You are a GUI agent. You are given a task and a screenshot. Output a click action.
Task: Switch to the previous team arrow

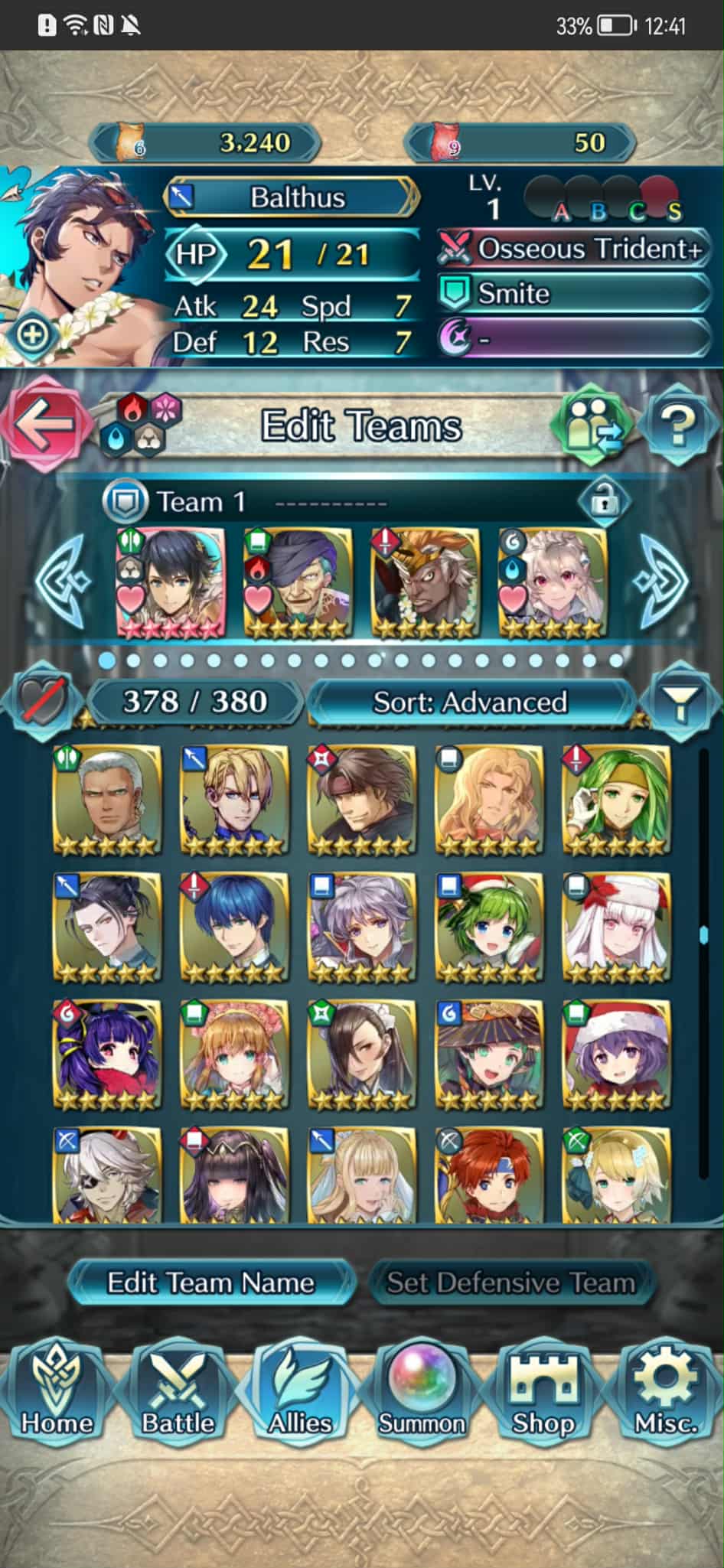pyautogui.click(x=64, y=581)
